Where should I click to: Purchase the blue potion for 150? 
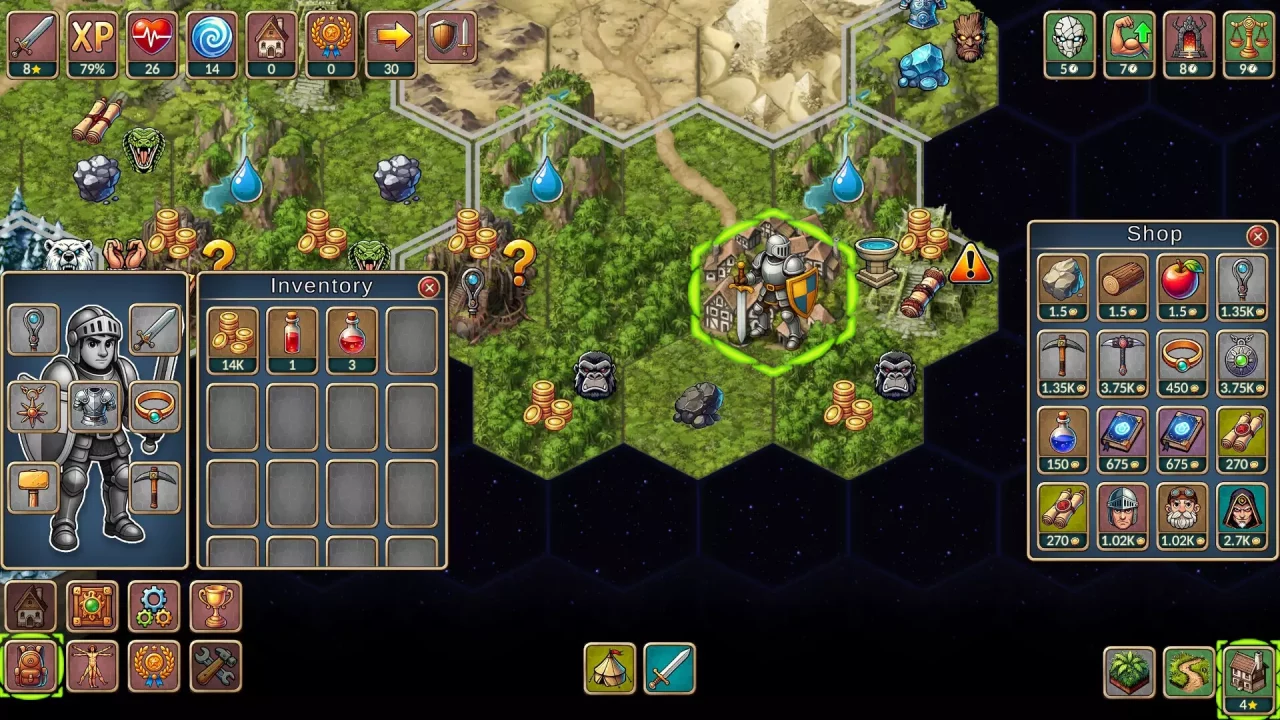click(x=1062, y=438)
